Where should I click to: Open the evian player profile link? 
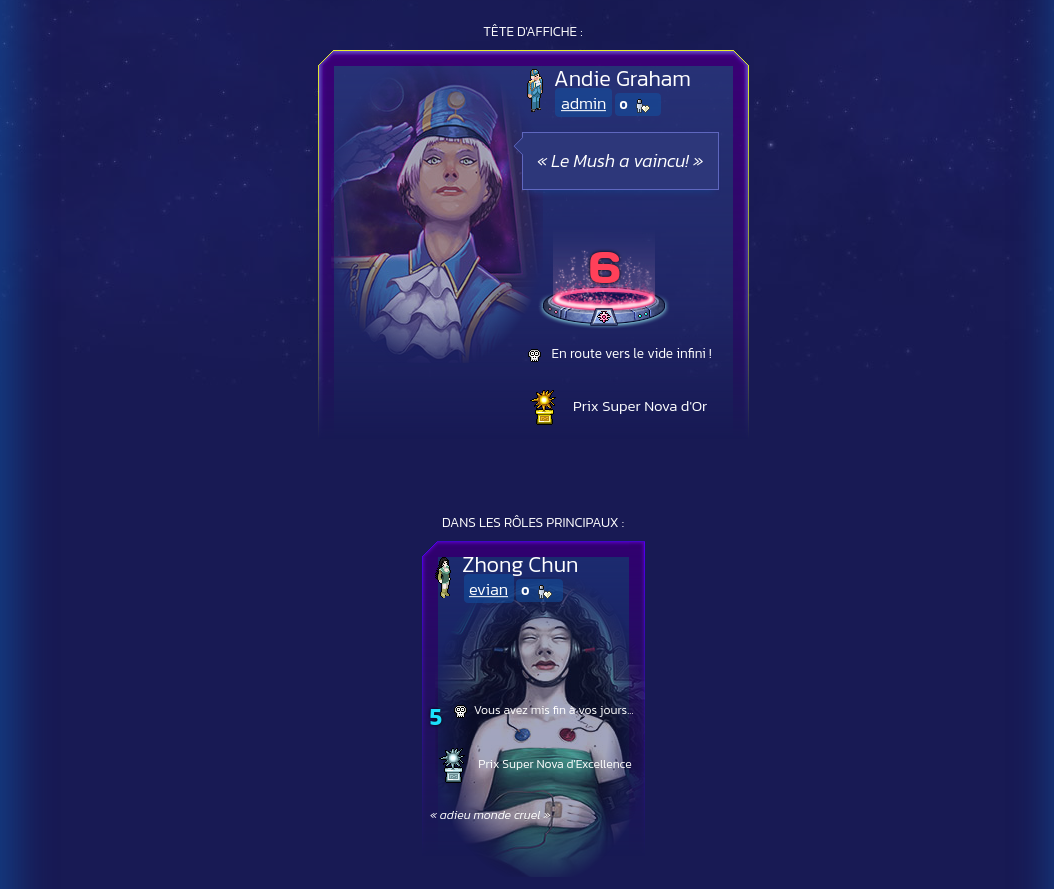click(488, 590)
